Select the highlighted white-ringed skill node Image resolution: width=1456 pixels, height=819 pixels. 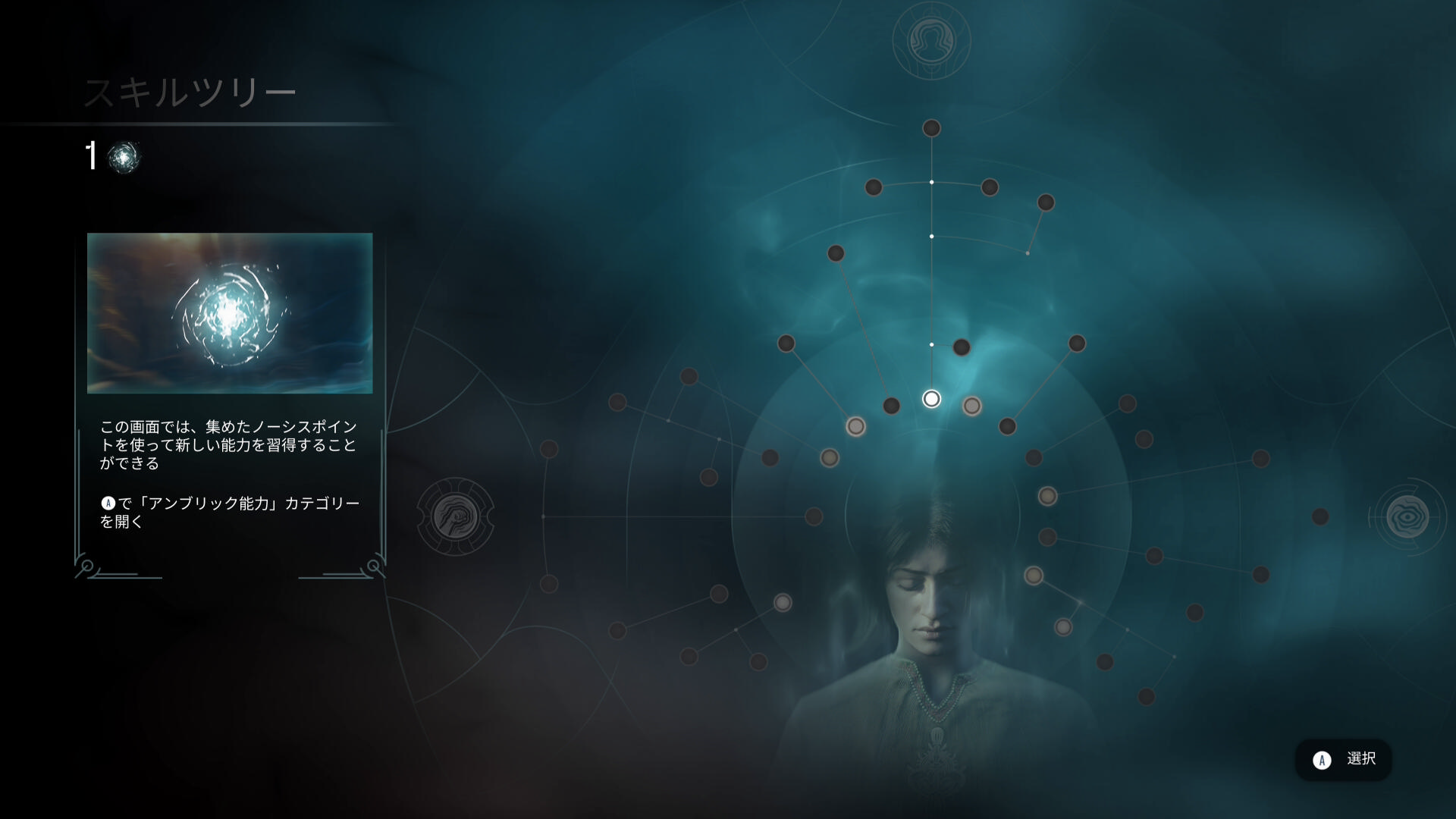click(x=931, y=399)
